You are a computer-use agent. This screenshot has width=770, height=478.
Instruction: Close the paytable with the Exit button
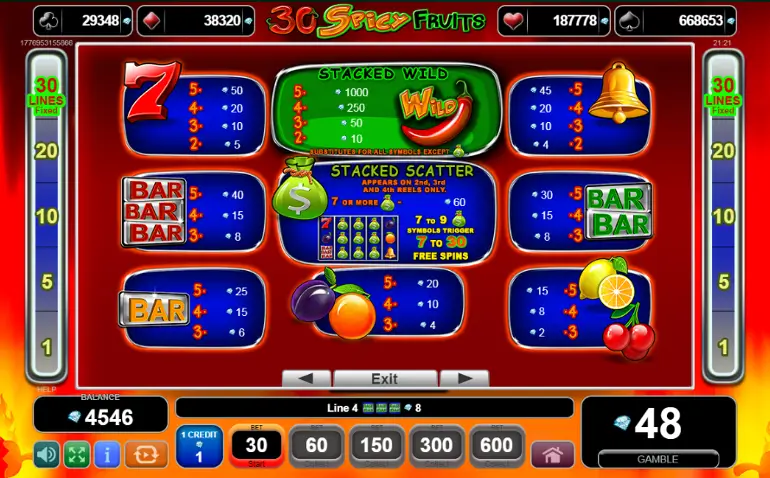pyautogui.click(x=384, y=379)
